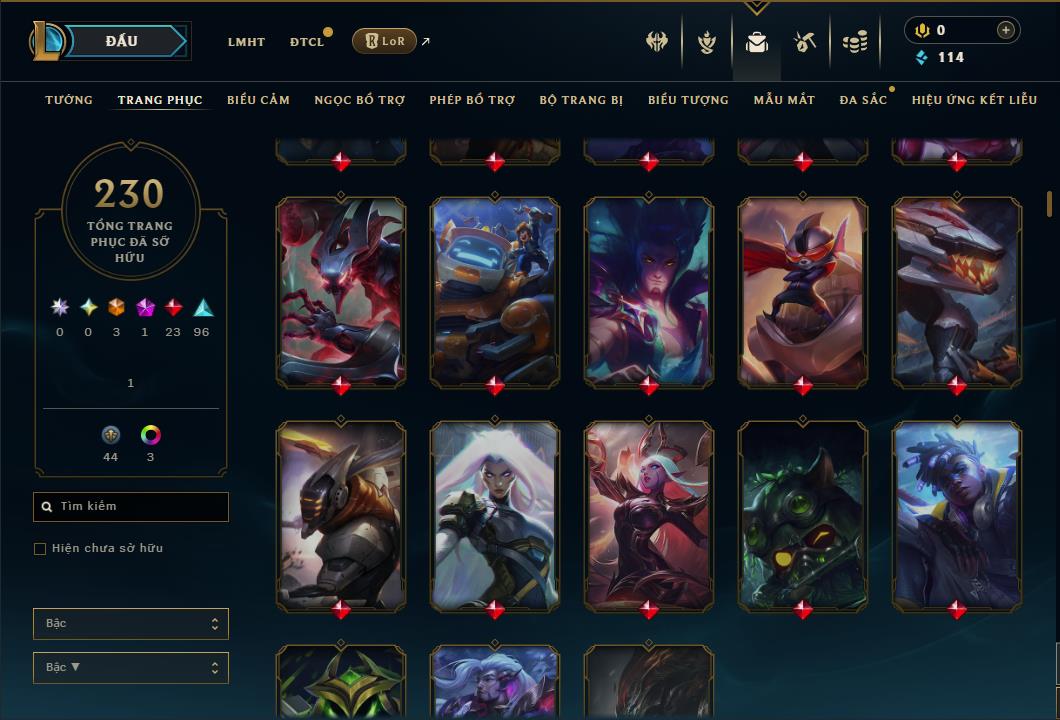Switch to the TƯỚNG tab
Screen dimensions: 1060x720
pos(69,100)
